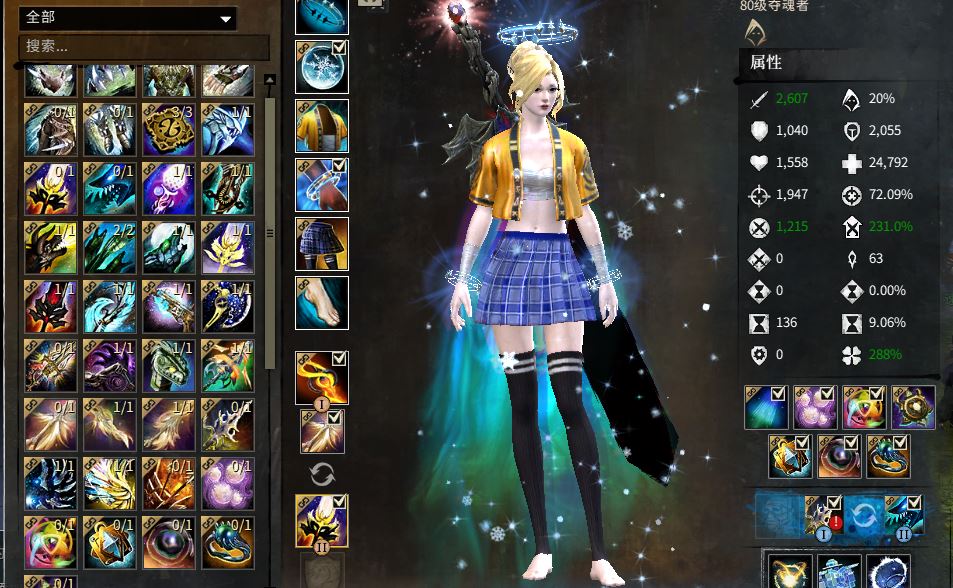Image resolution: width=953 pixels, height=588 pixels.
Task: Select the blue plaid skirt slot
Action: tap(322, 244)
